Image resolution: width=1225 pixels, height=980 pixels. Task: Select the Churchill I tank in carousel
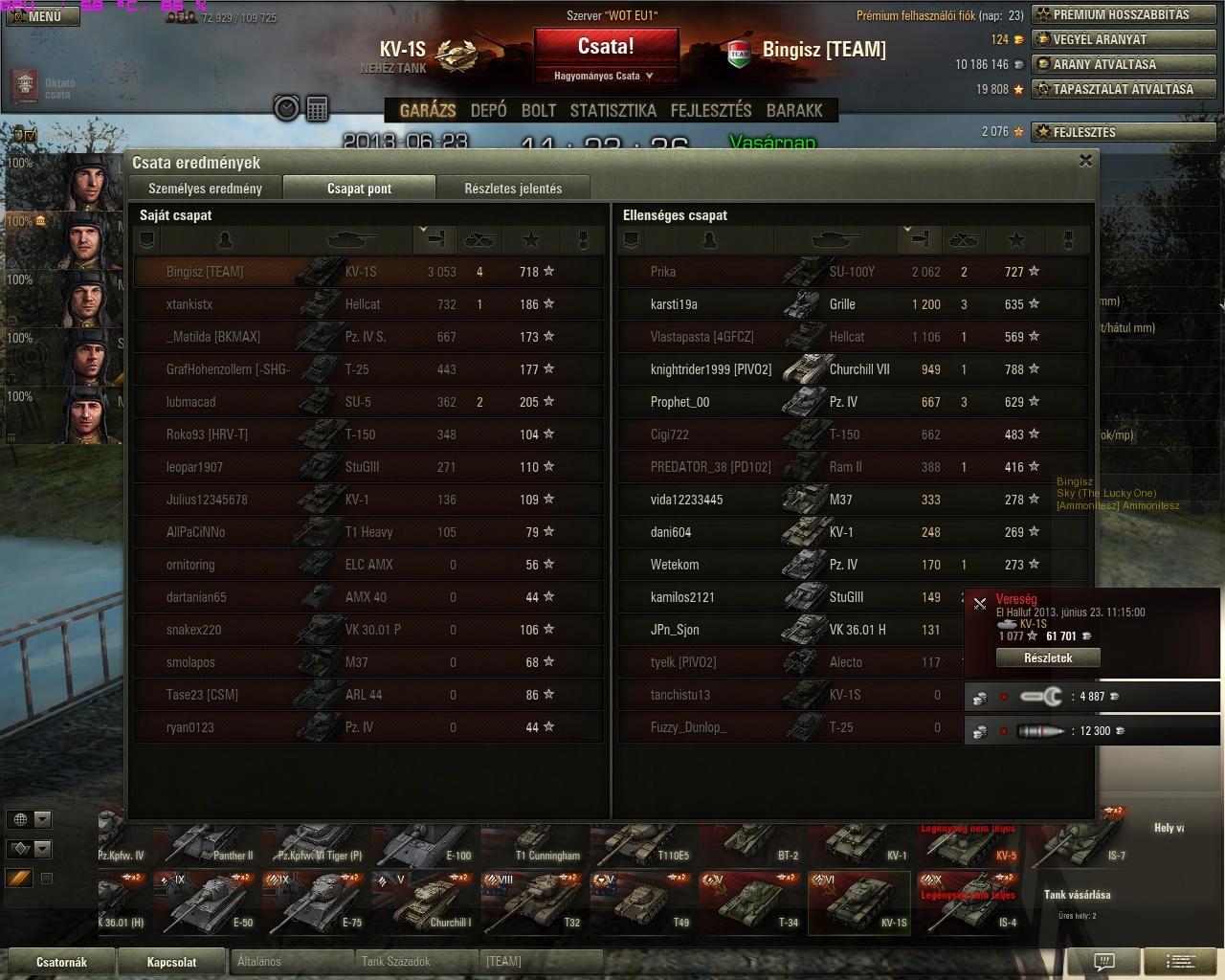(423, 902)
